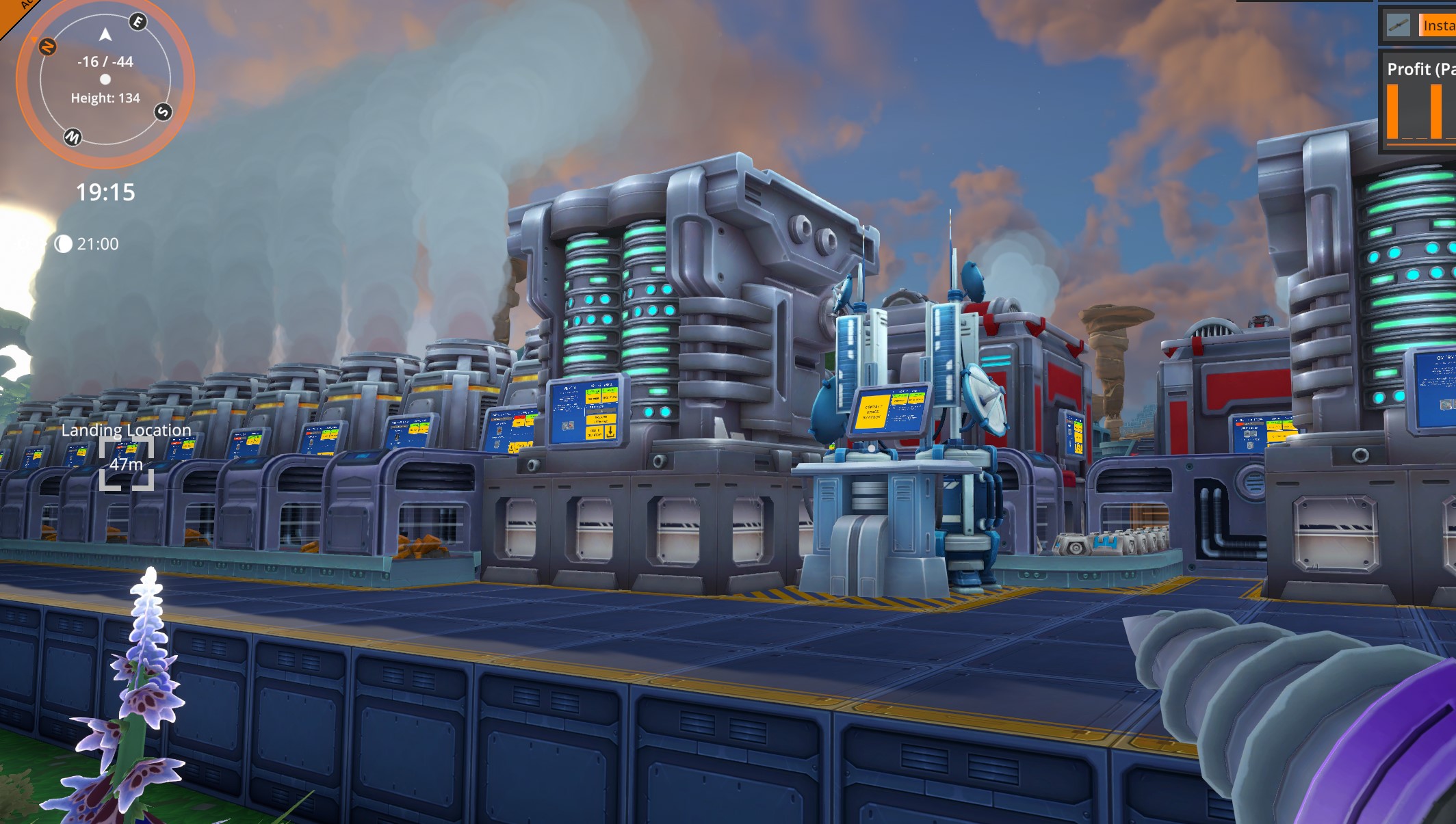Expand the machine's yellow control panel menu
Viewport: 1456px width, 824px height.
point(601,419)
